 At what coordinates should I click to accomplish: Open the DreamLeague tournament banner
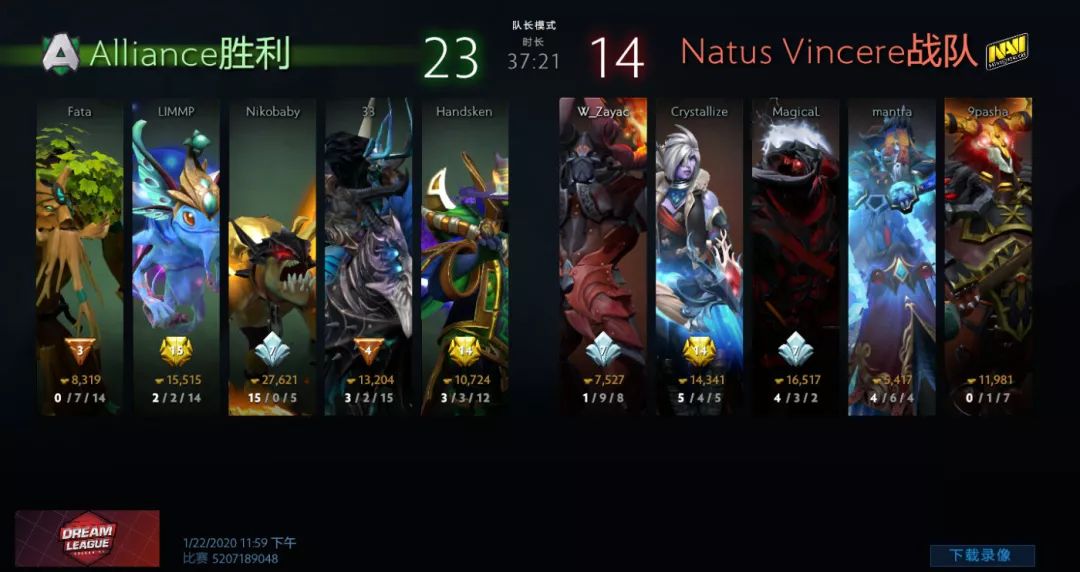pyautogui.click(x=87, y=538)
